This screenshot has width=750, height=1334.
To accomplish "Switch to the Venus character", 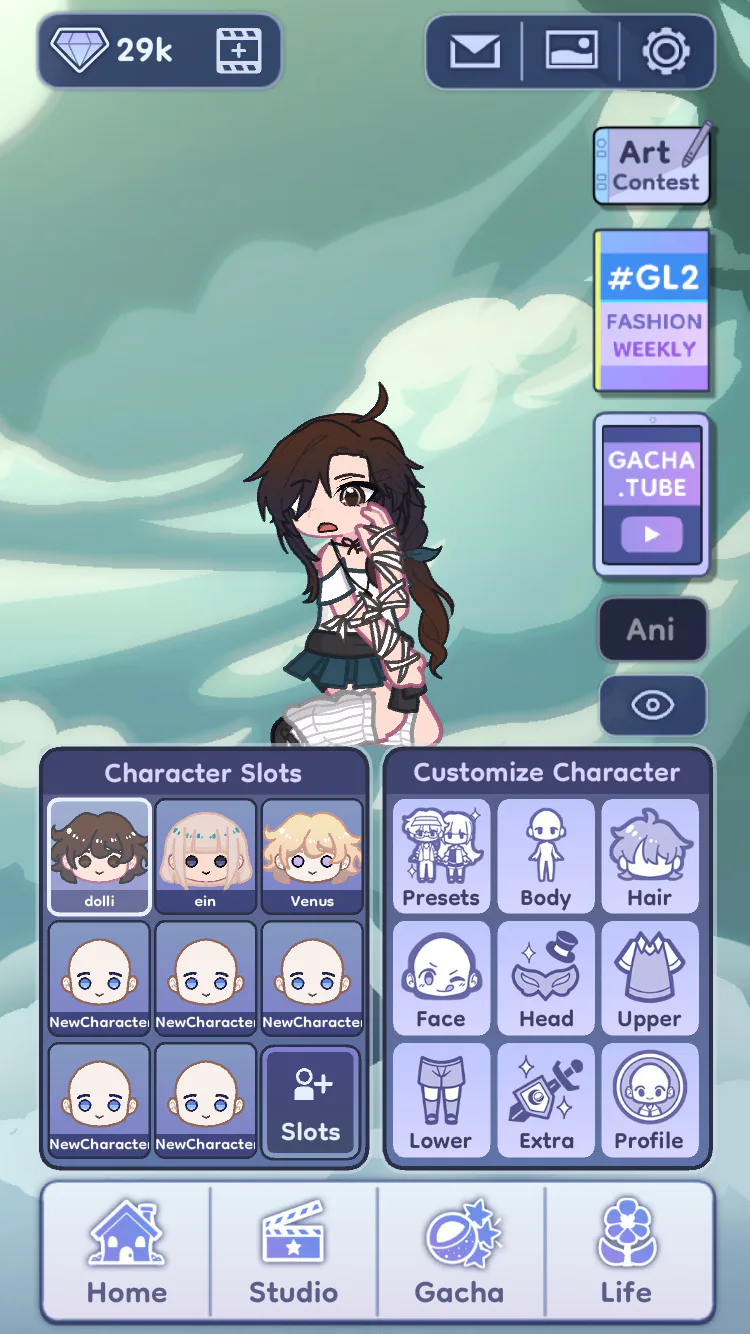I will [x=312, y=856].
